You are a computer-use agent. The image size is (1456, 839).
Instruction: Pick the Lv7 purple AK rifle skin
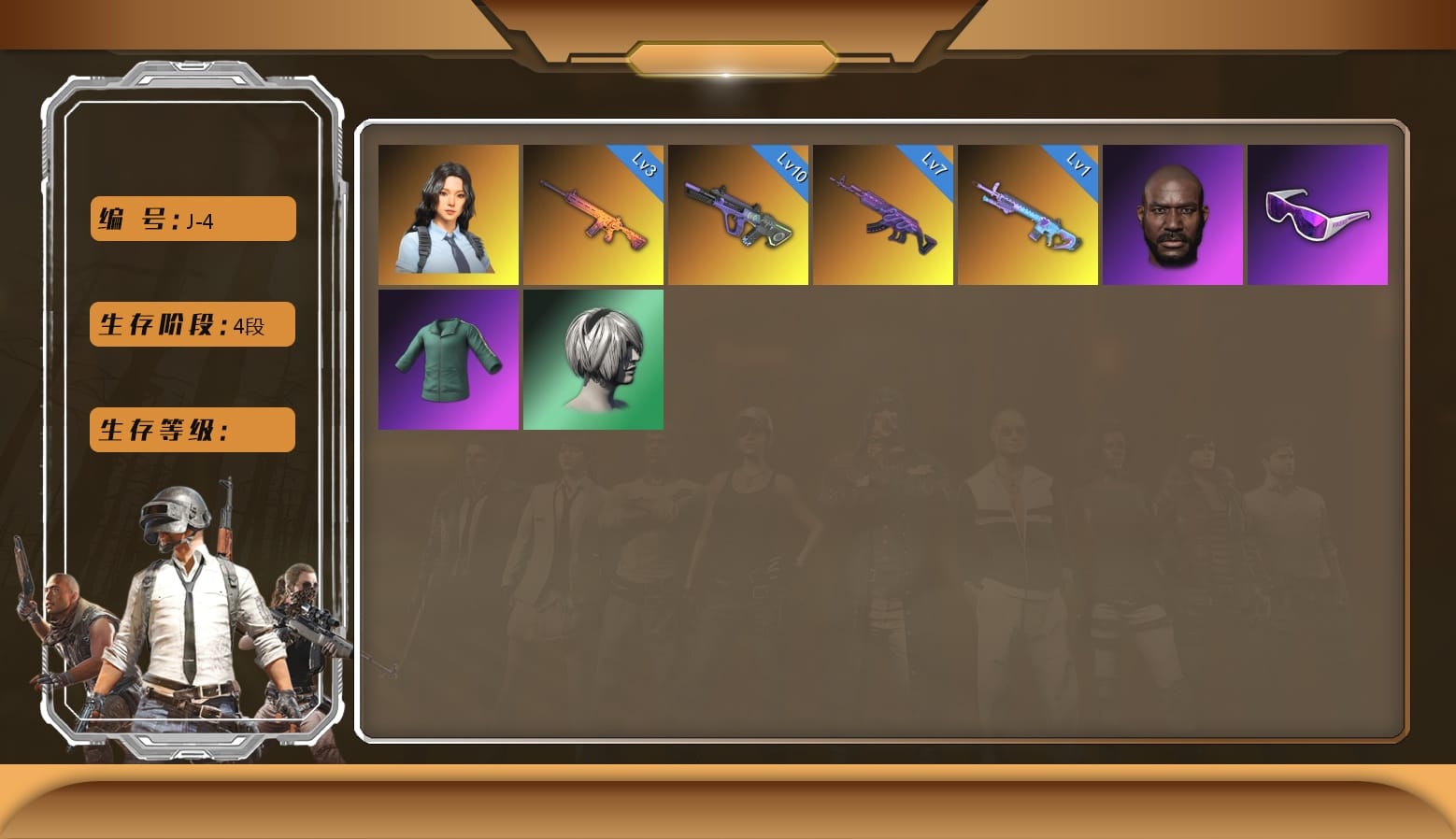tap(883, 215)
